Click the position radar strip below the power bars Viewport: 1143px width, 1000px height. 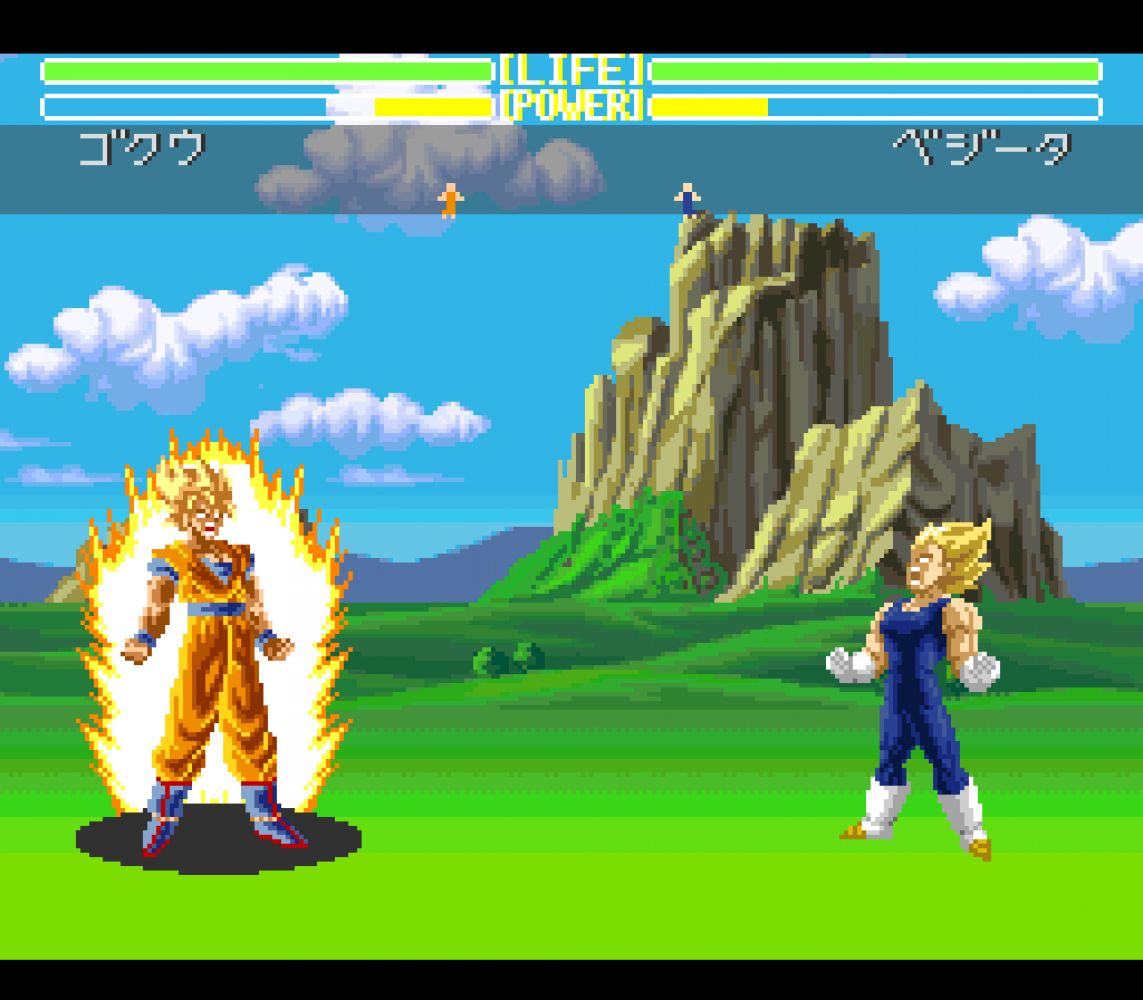click(x=571, y=169)
